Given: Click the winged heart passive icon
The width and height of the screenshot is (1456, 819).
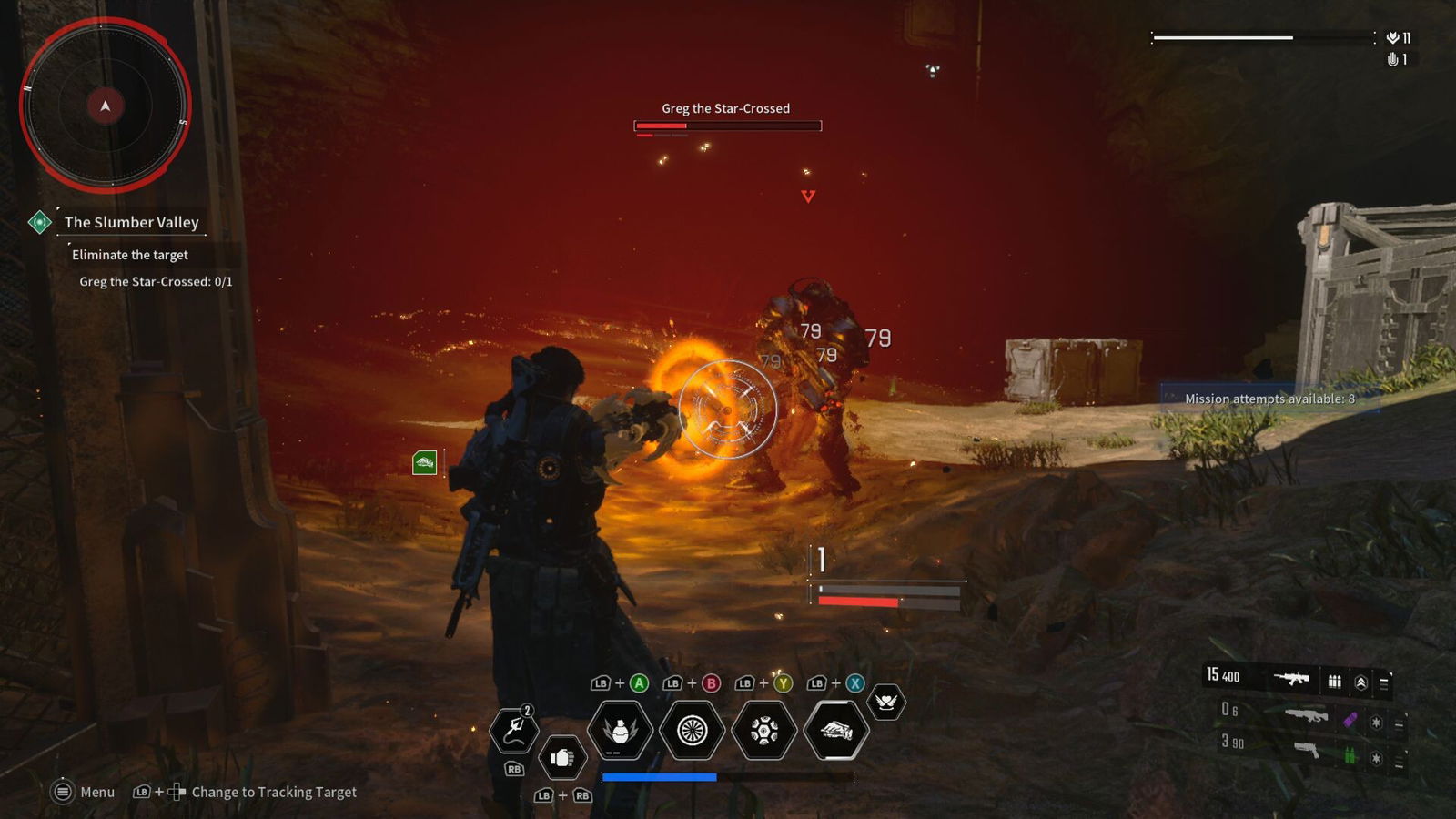Looking at the screenshot, I should pyautogui.click(x=886, y=702).
